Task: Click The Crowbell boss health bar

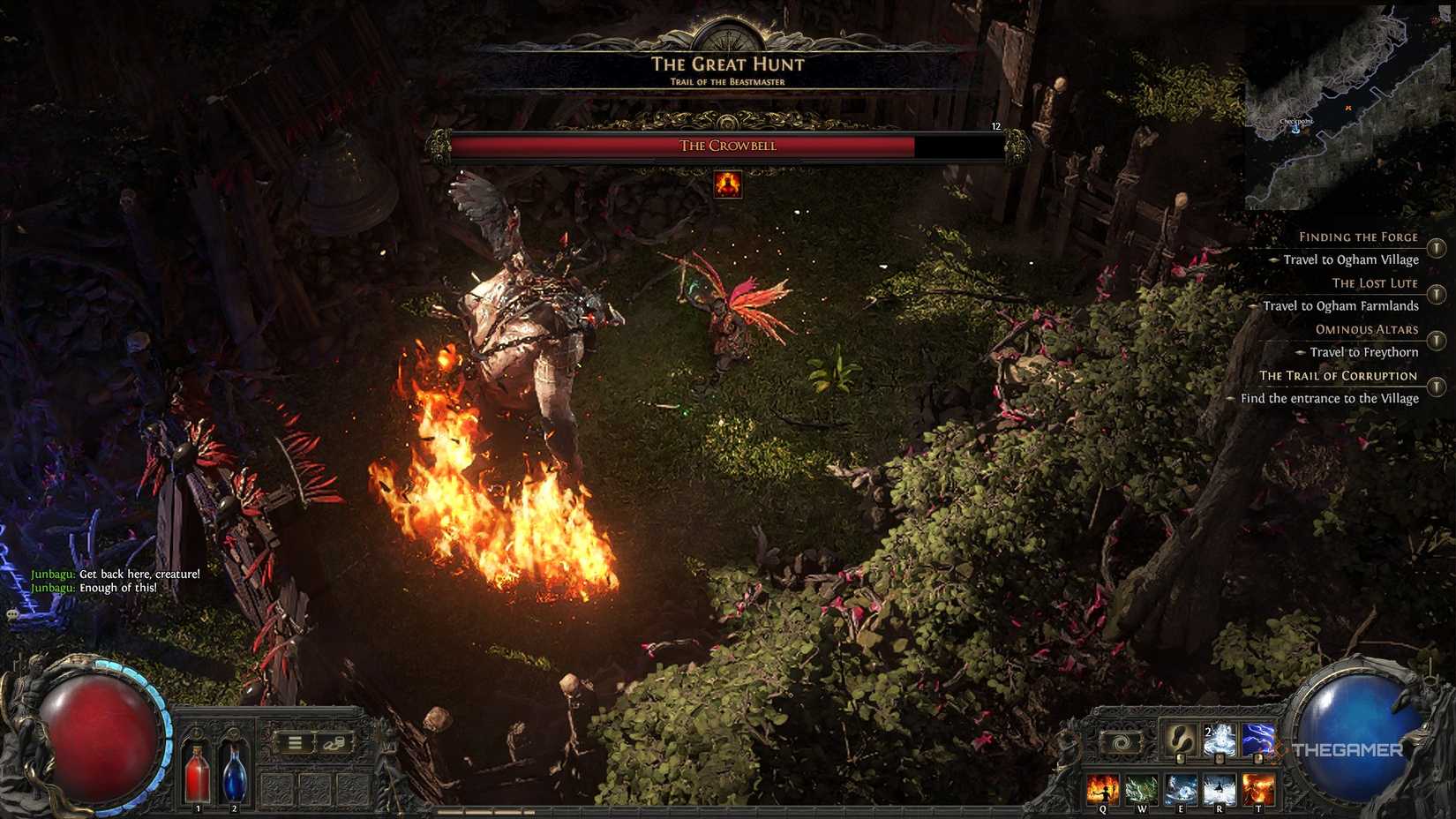Action: pos(728,145)
